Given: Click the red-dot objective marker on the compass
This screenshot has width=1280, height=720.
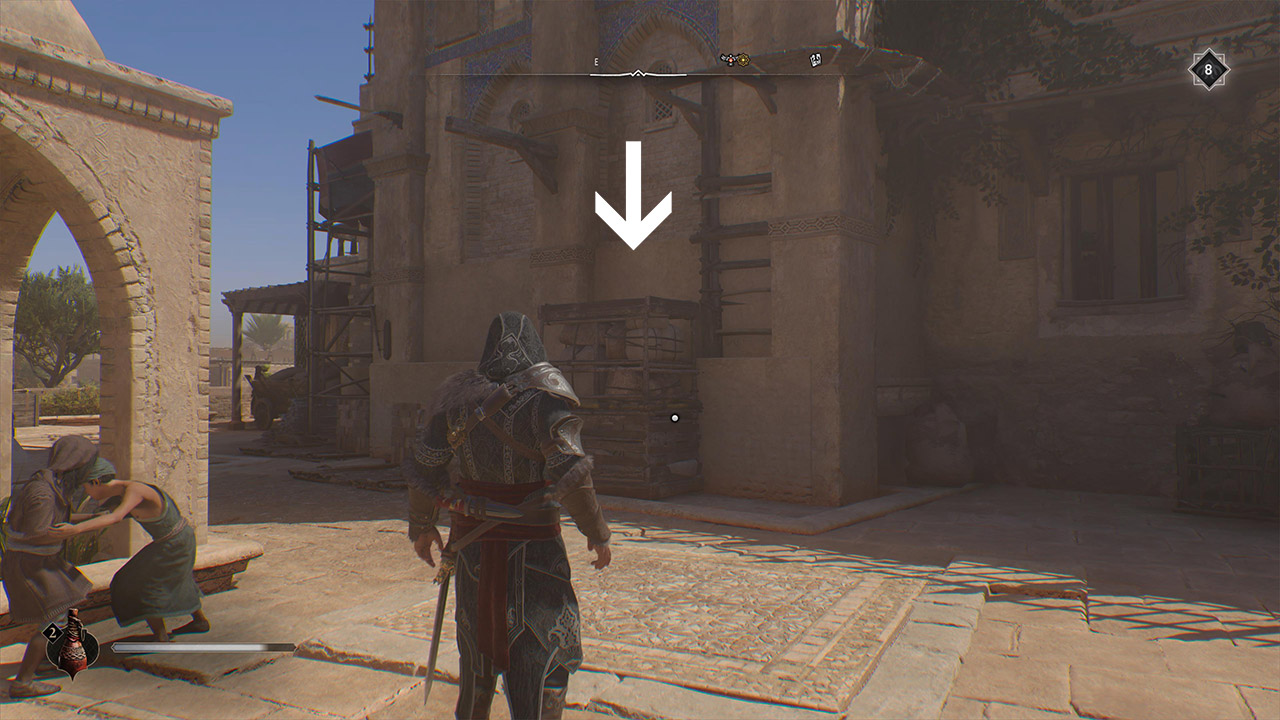Looking at the screenshot, I should click(x=731, y=59).
